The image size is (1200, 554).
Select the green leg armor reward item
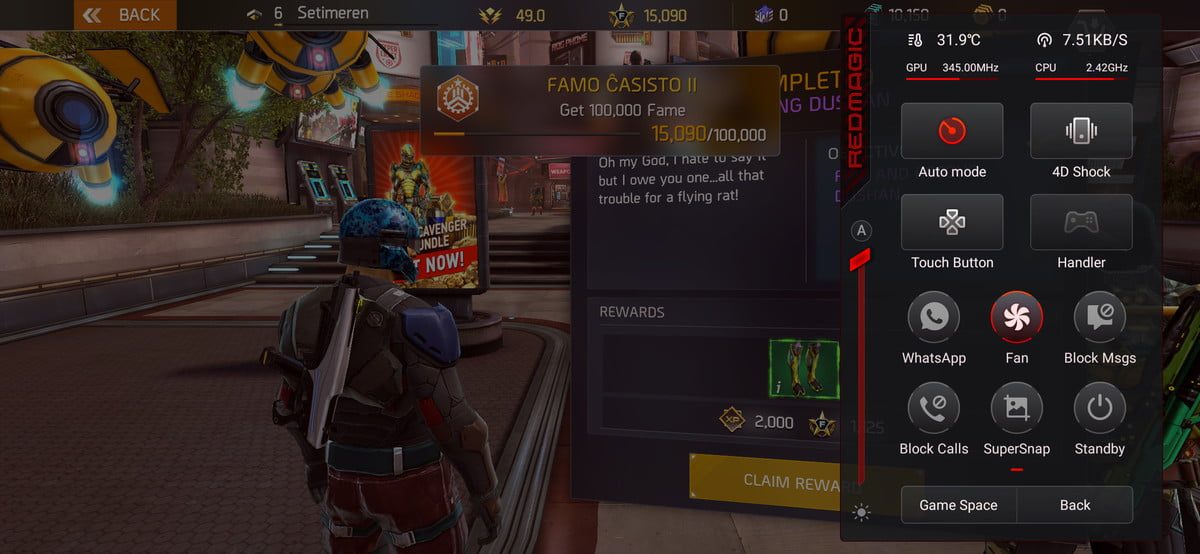[803, 369]
